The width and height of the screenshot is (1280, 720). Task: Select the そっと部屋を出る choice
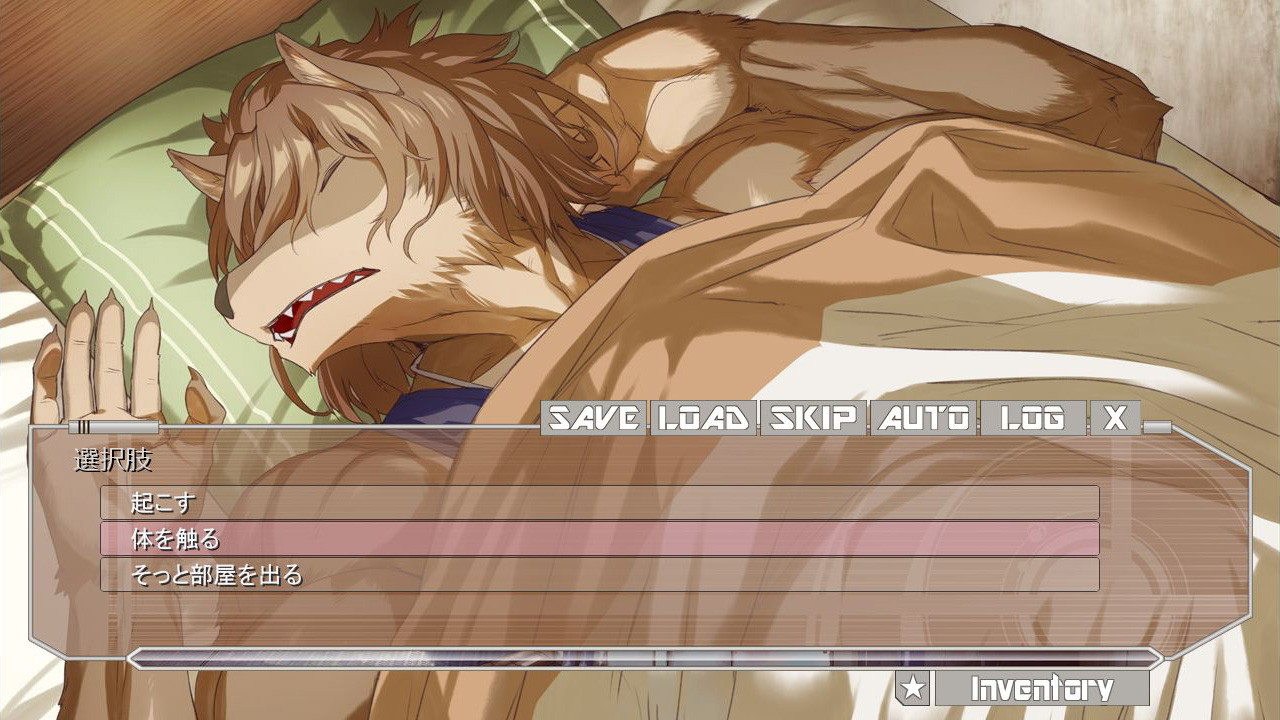[x=600, y=577]
